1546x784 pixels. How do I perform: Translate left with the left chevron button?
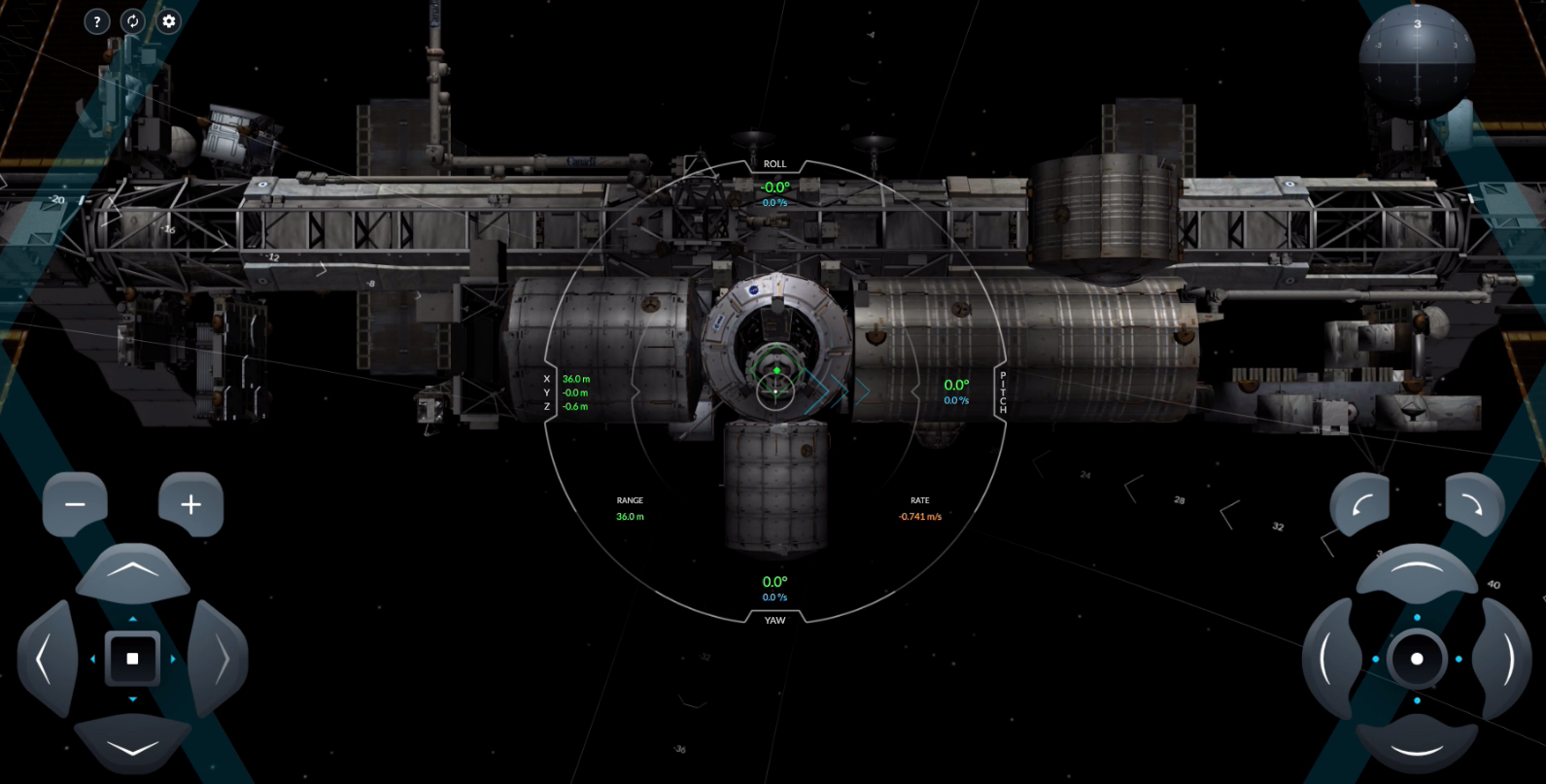pos(46,659)
